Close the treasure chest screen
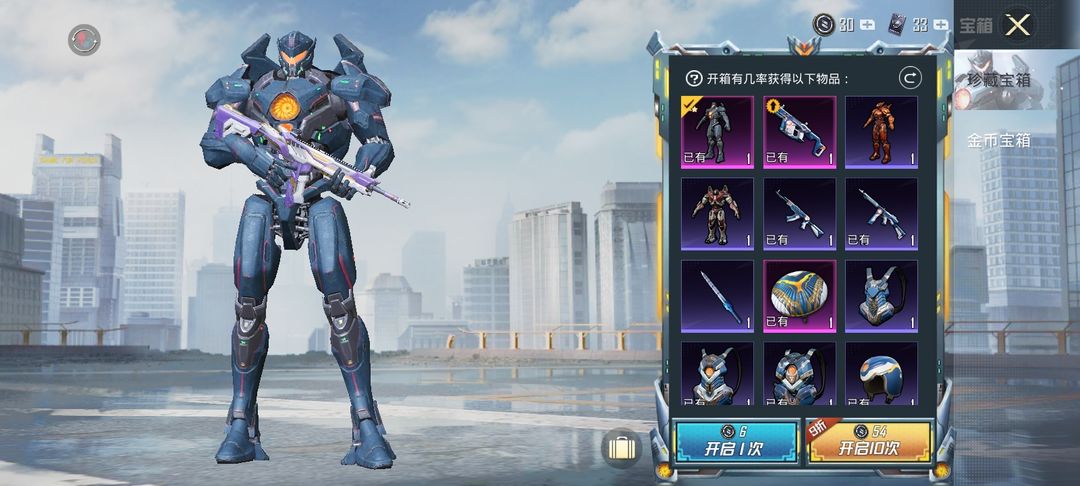The width and height of the screenshot is (1080, 486). [x=1017, y=26]
